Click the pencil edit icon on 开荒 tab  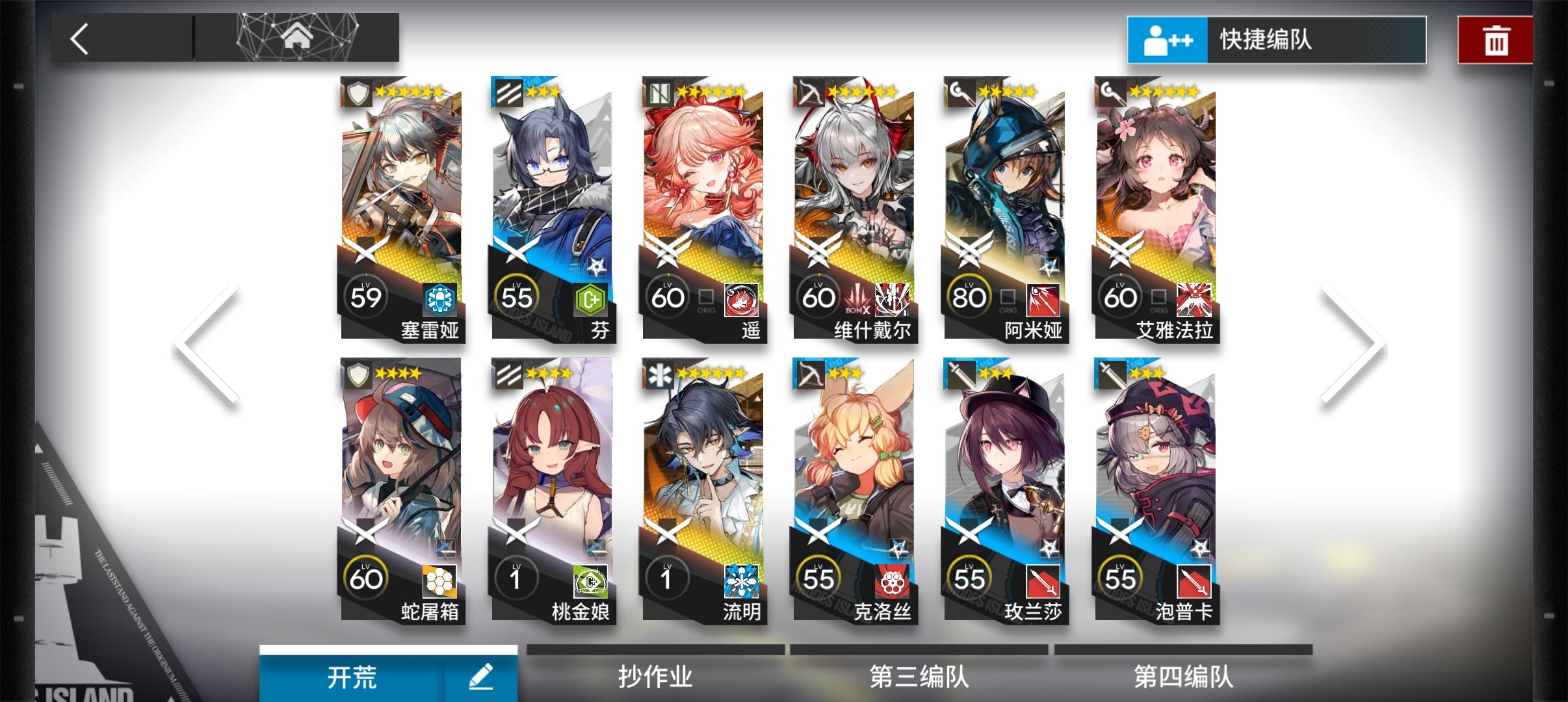(x=481, y=676)
